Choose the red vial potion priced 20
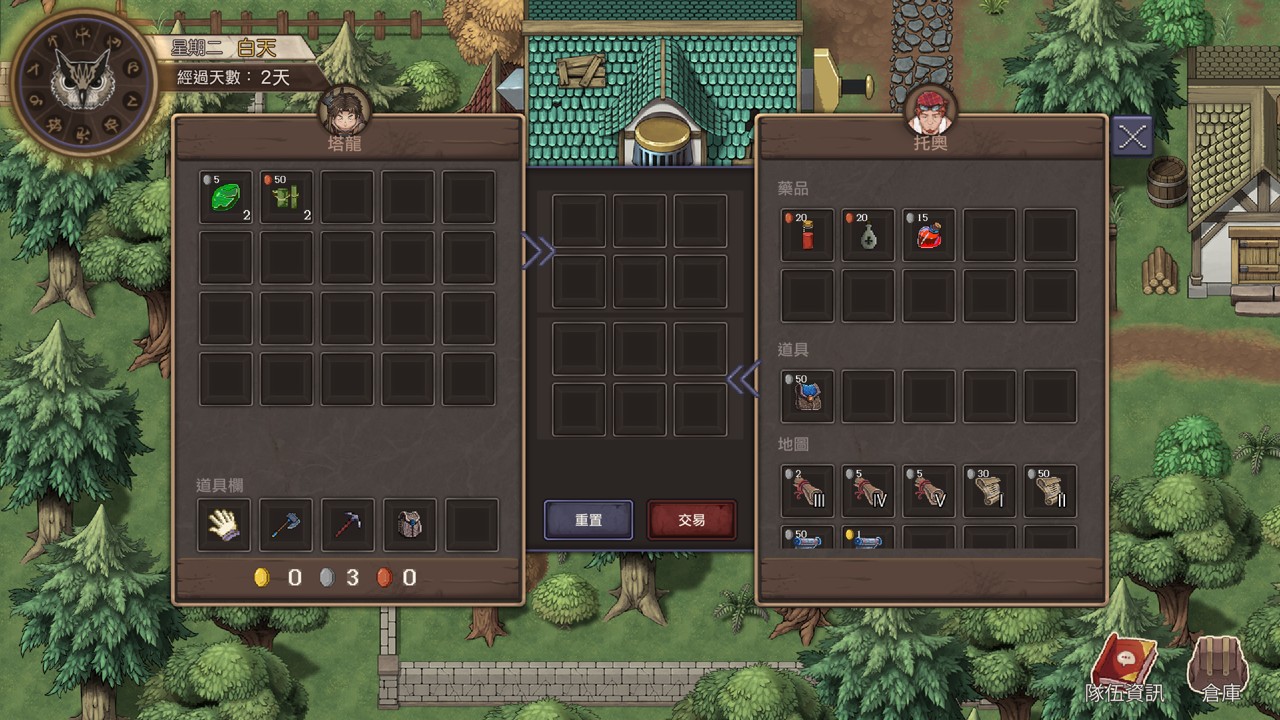Image resolution: width=1280 pixels, height=720 pixels. click(x=807, y=236)
